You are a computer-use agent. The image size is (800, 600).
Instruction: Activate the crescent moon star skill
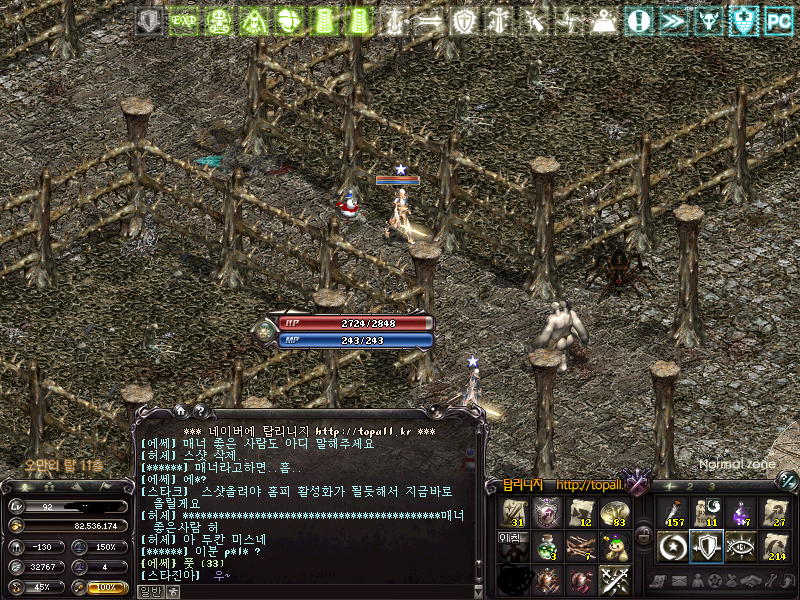pos(672,547)
